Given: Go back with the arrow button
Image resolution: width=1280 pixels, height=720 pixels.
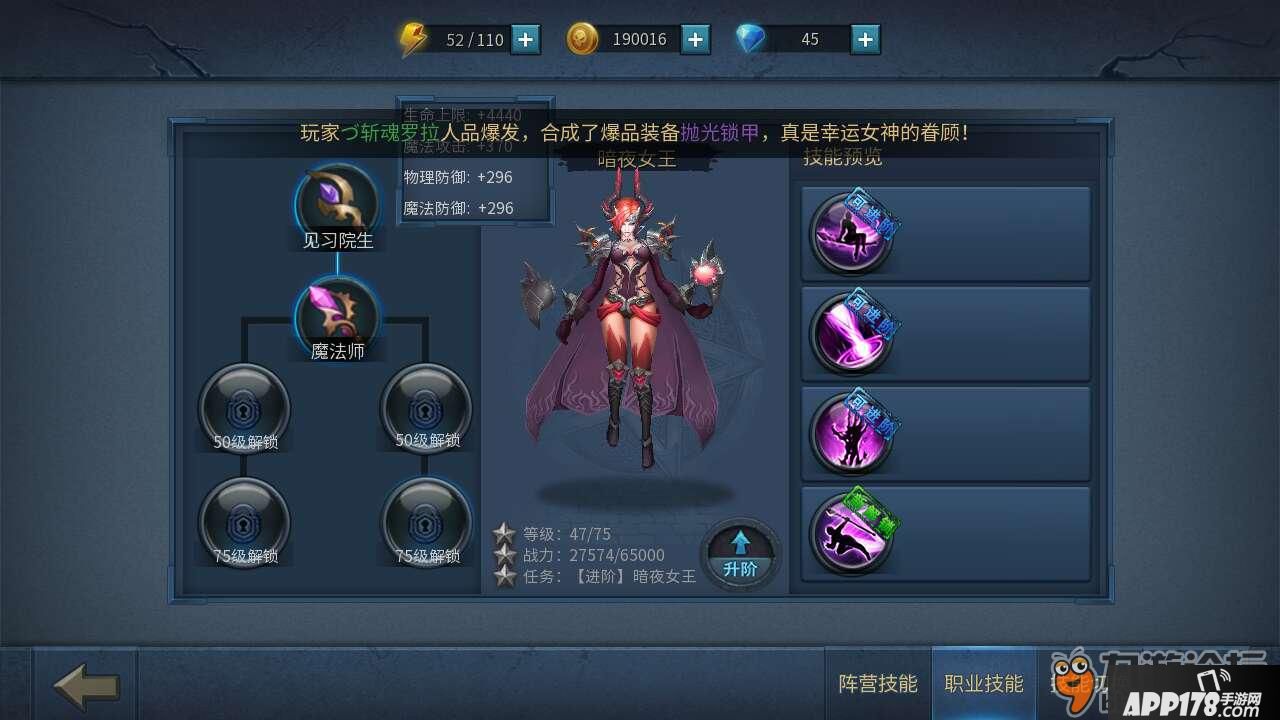Looking at the screenshot, I should [86, 686].
